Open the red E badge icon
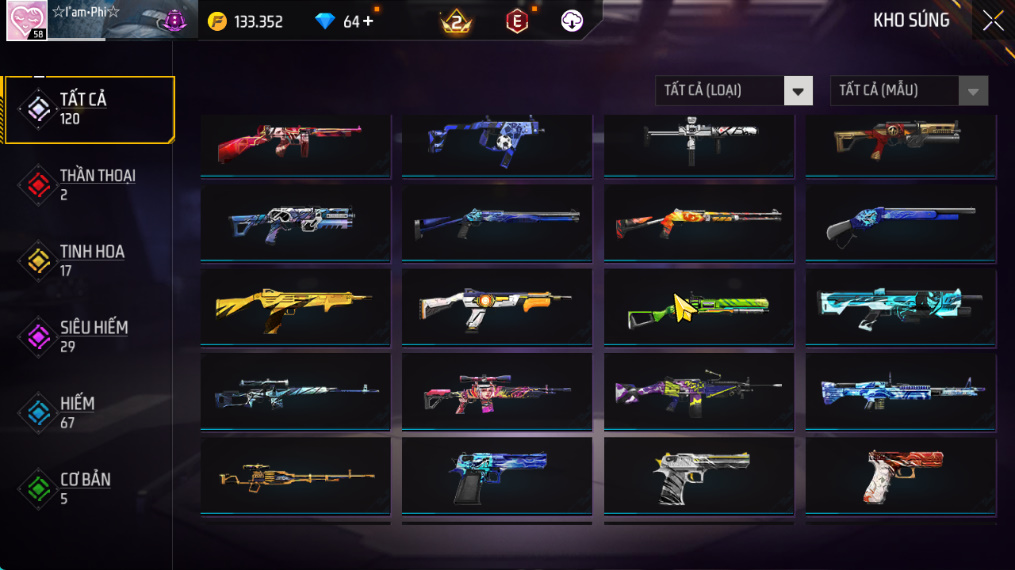Screen dimensions: 1015x570 [x=517, y=21]
